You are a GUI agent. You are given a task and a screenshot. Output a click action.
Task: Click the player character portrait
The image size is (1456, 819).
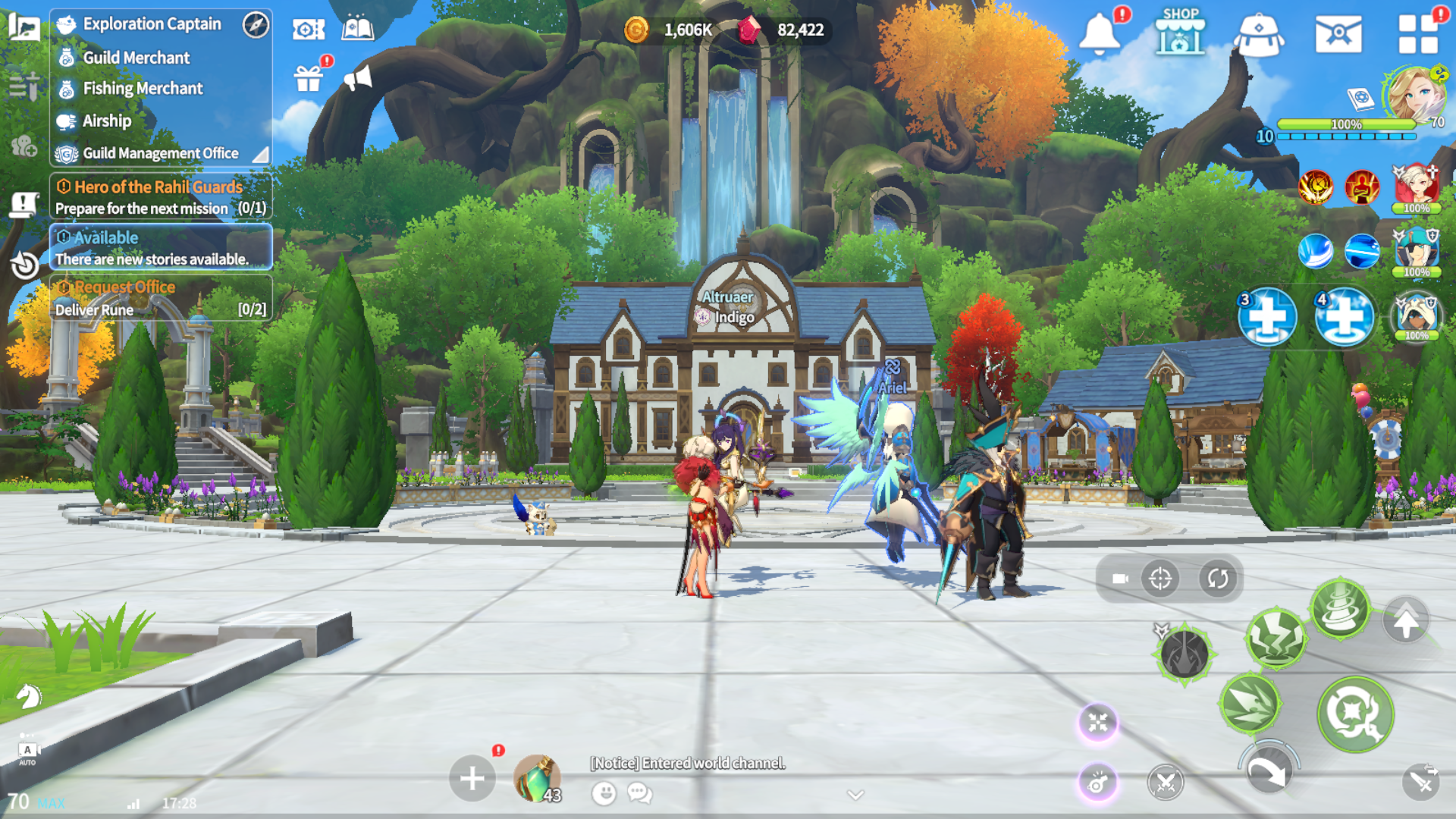[x=1416, y=95]
